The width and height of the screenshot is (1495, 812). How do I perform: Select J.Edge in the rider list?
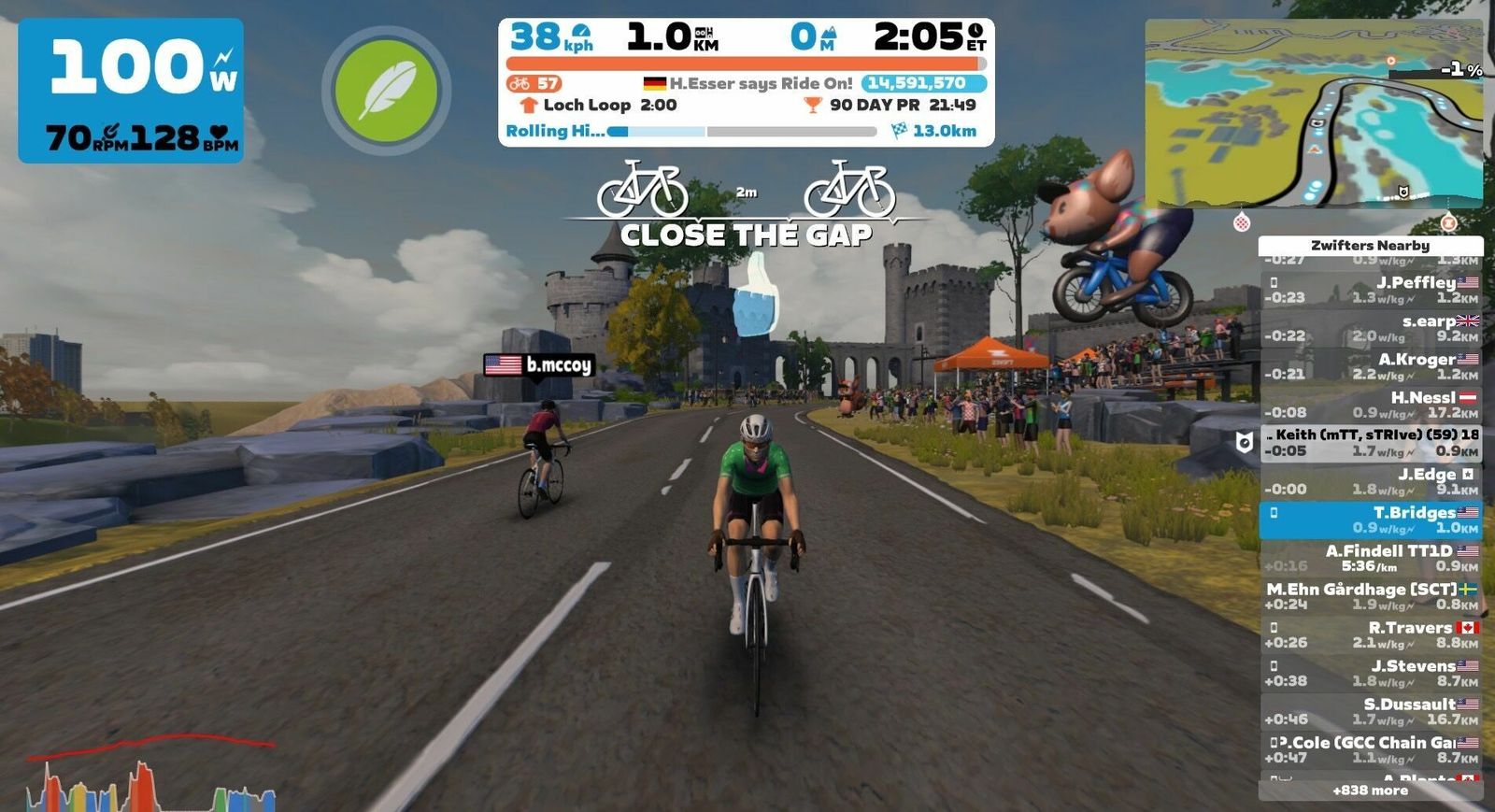coord(1370,481)
